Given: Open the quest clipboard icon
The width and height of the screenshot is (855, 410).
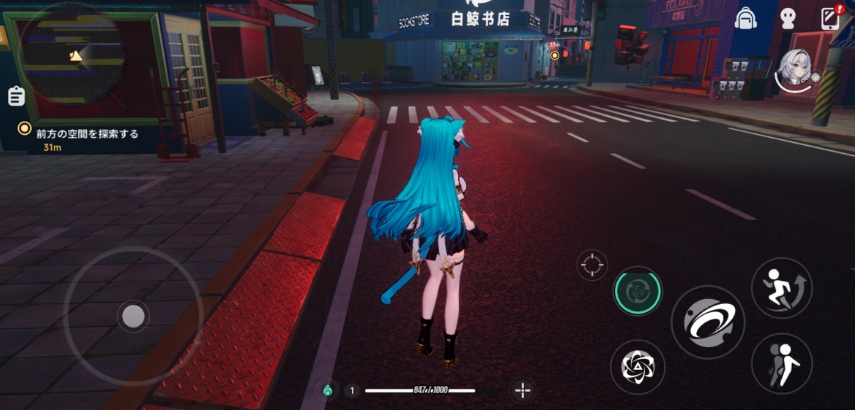Looking at the screenshot, I should (16, 96).
